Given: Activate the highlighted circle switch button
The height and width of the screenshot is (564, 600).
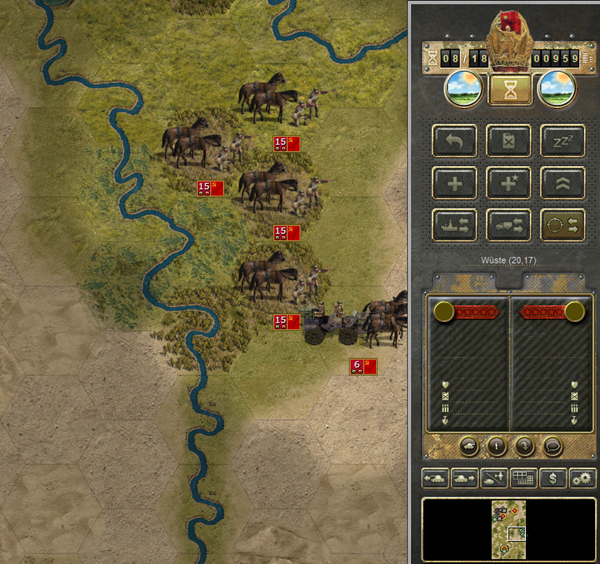Looking at the screenshot, I should [562, 225].
